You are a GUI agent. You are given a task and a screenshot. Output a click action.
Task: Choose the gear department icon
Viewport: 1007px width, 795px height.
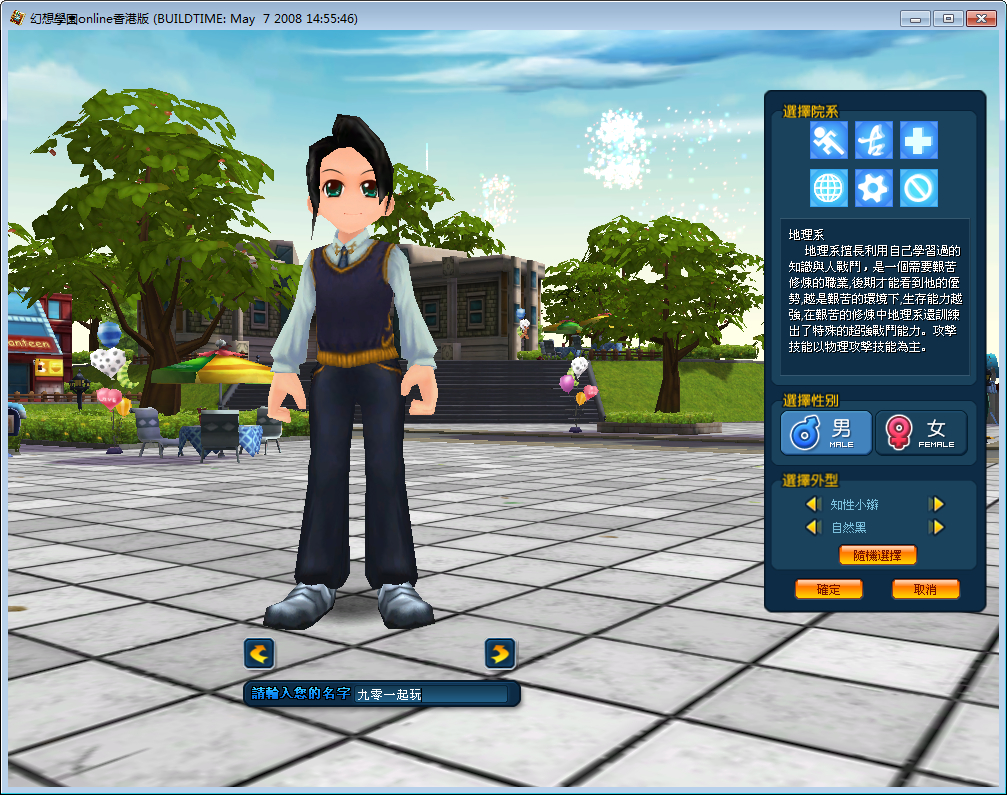coord(874,187)
